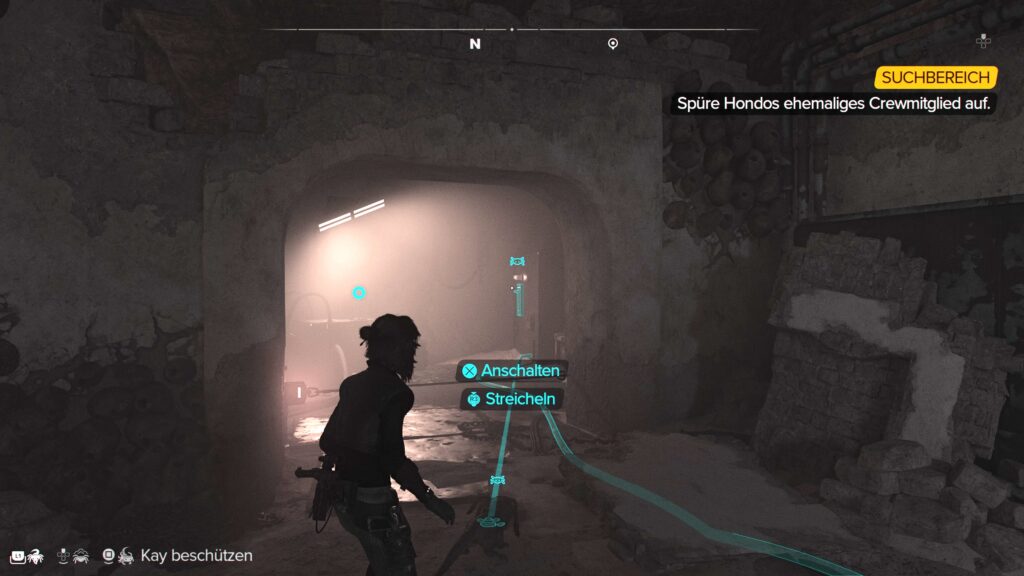Select the north N marker on the compass

tap(475, 44)
